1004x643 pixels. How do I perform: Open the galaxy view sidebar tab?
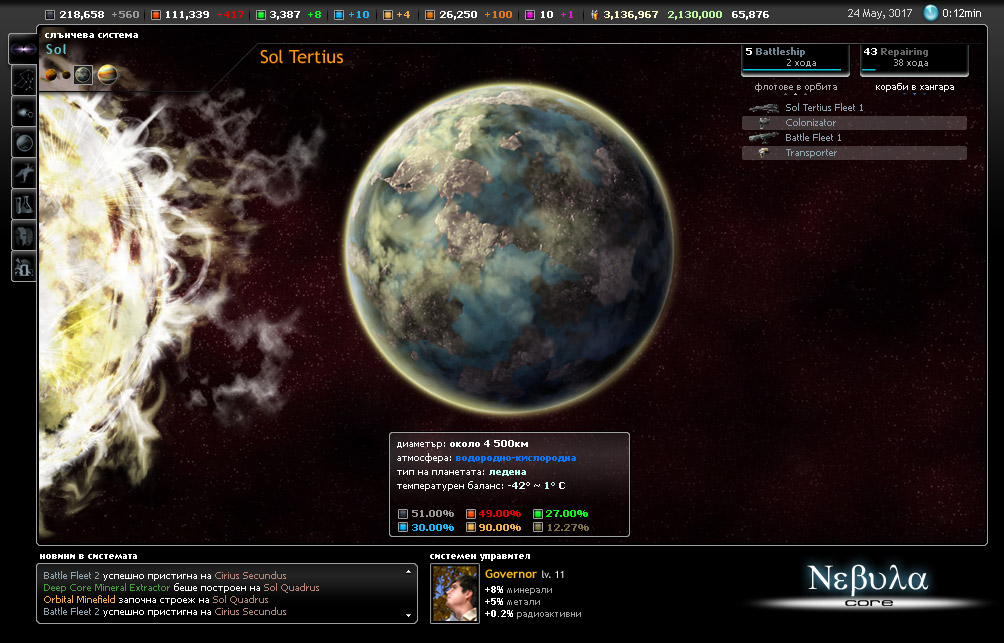(23, 50)
